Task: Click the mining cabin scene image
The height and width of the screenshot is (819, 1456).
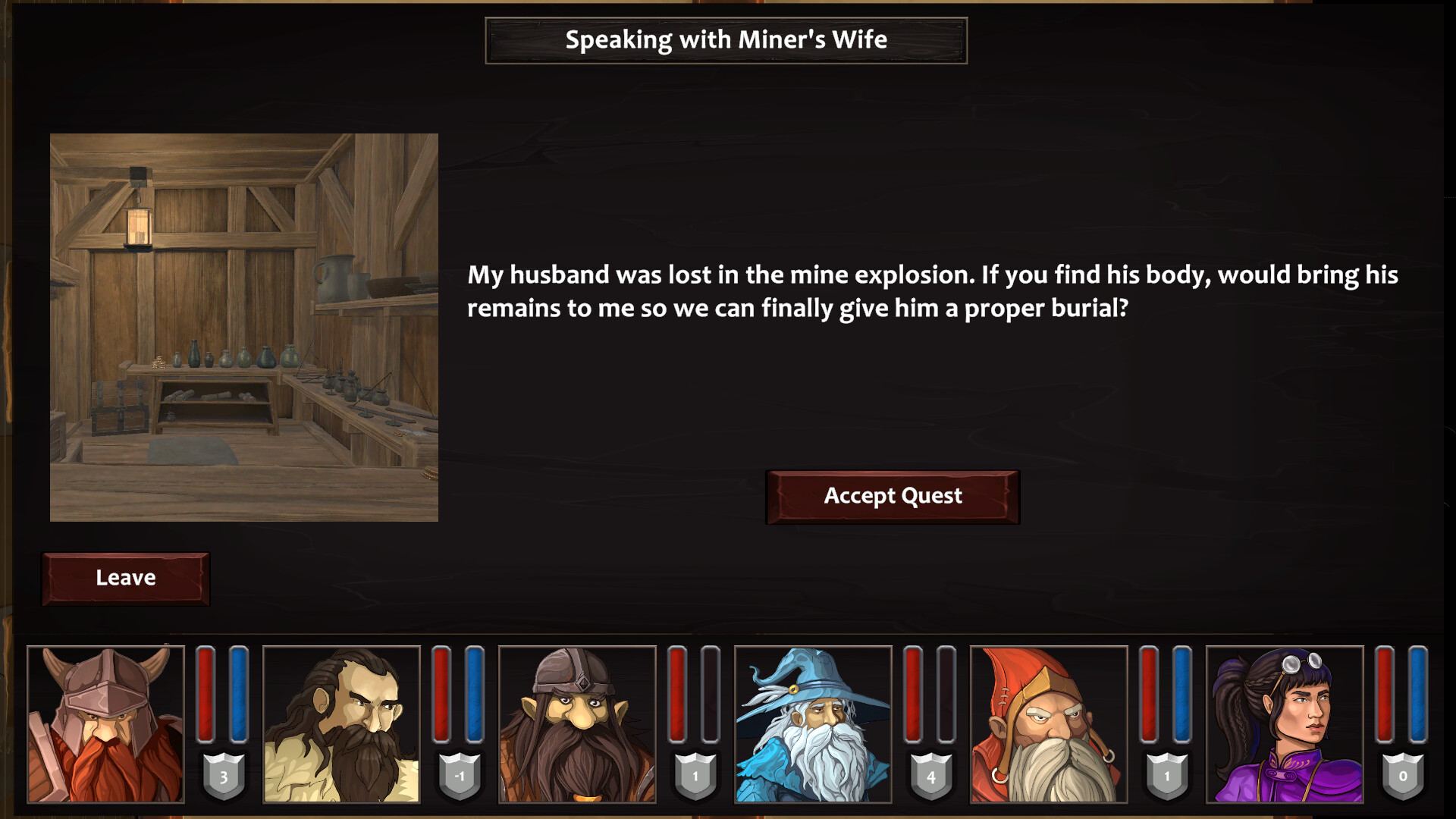Action: (244, 328)
